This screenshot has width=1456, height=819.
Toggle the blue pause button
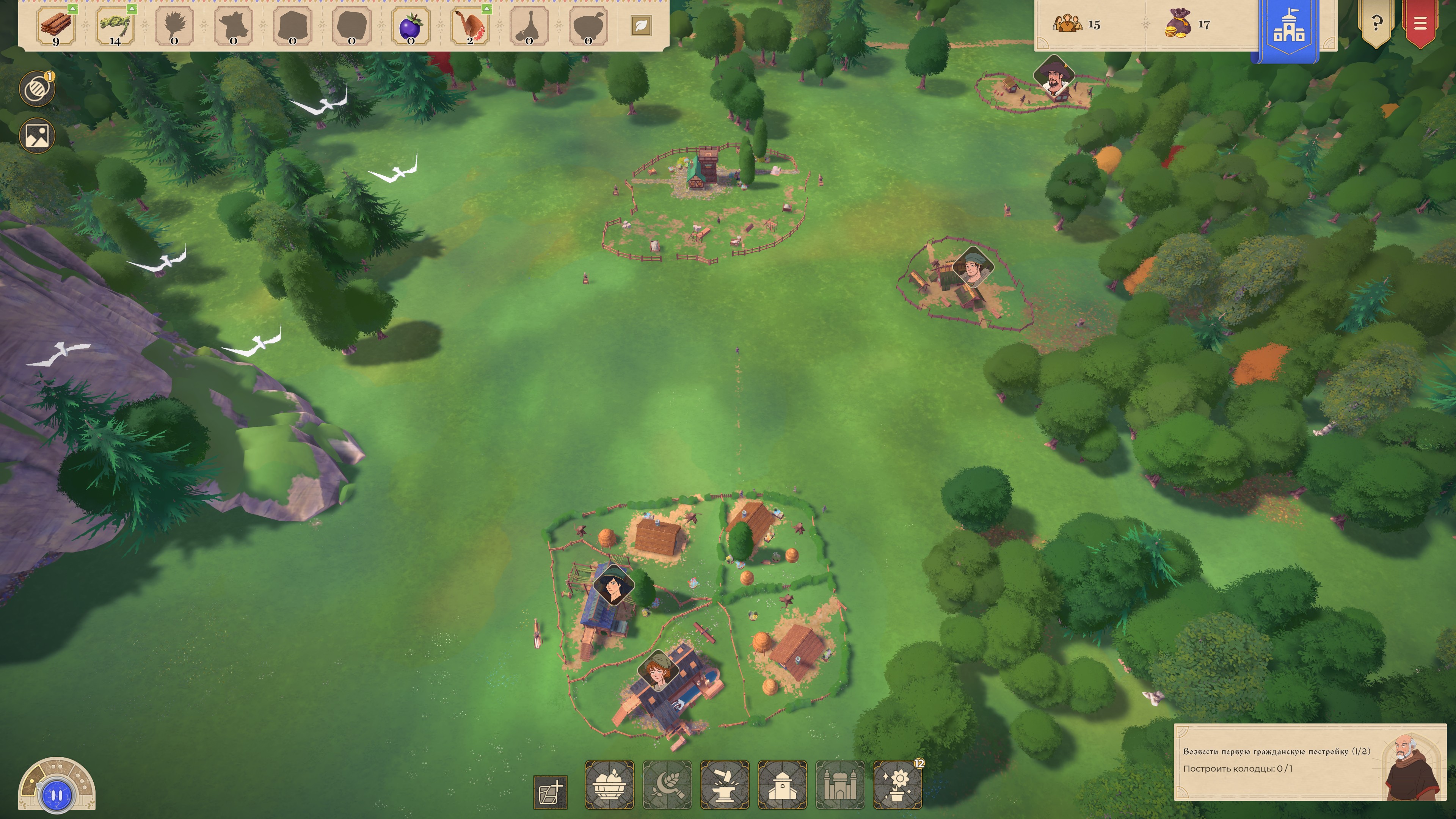pyautogui.click(x=56, y=795)
